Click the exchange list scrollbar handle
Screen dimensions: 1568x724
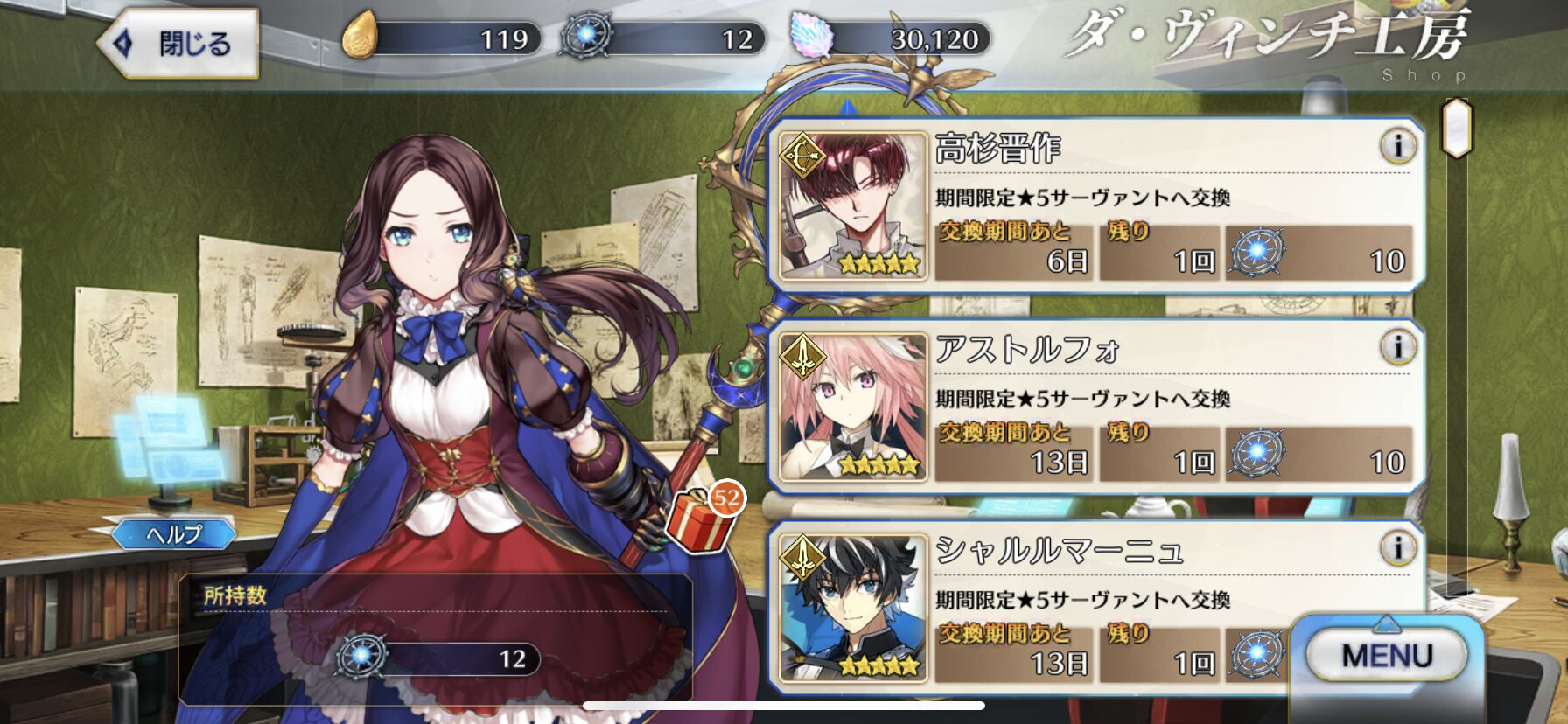tap(1457, 128)
